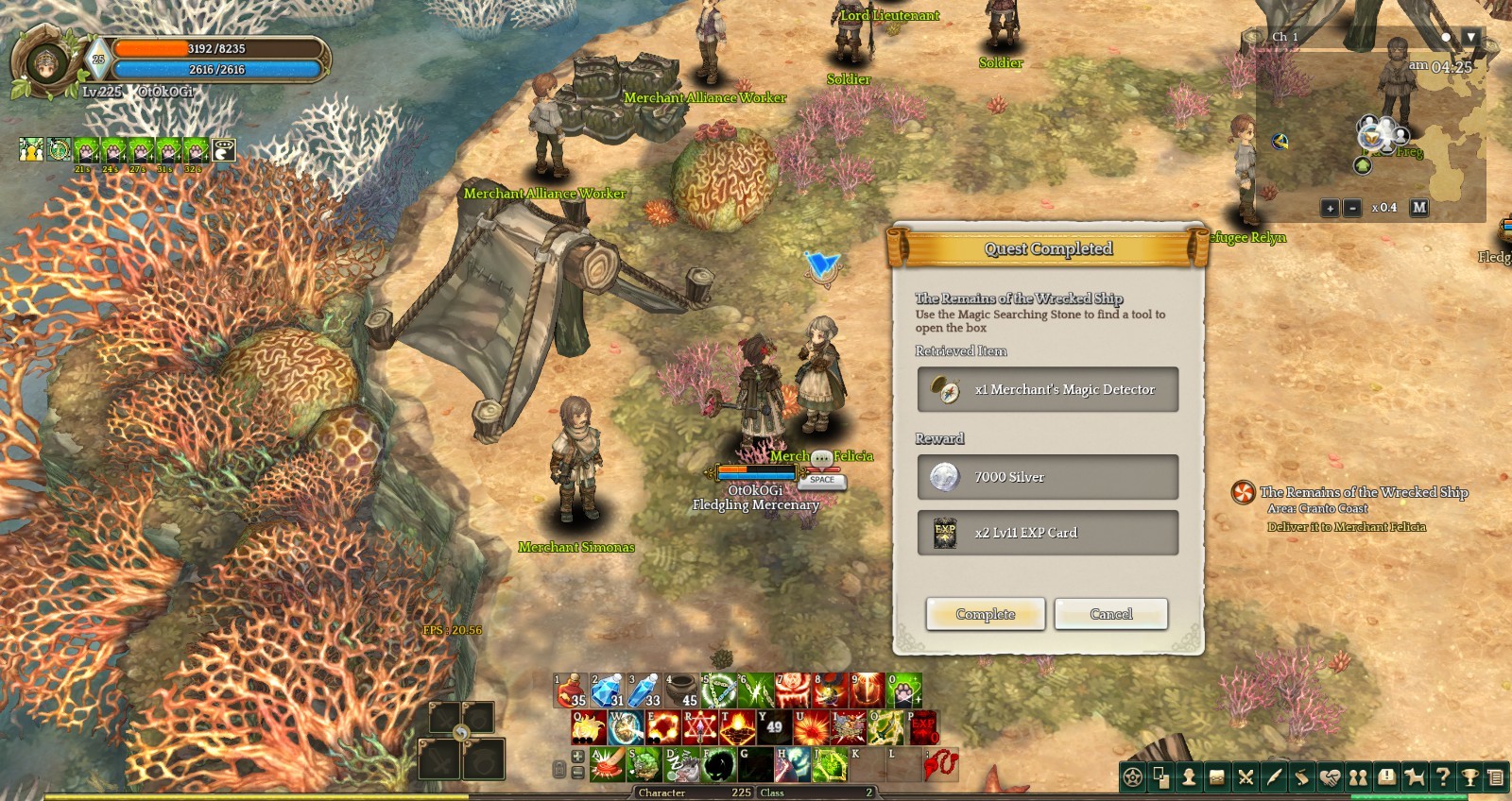Confirm quest with the Complete button
The image size is (1512, 801).
point(985,614)
